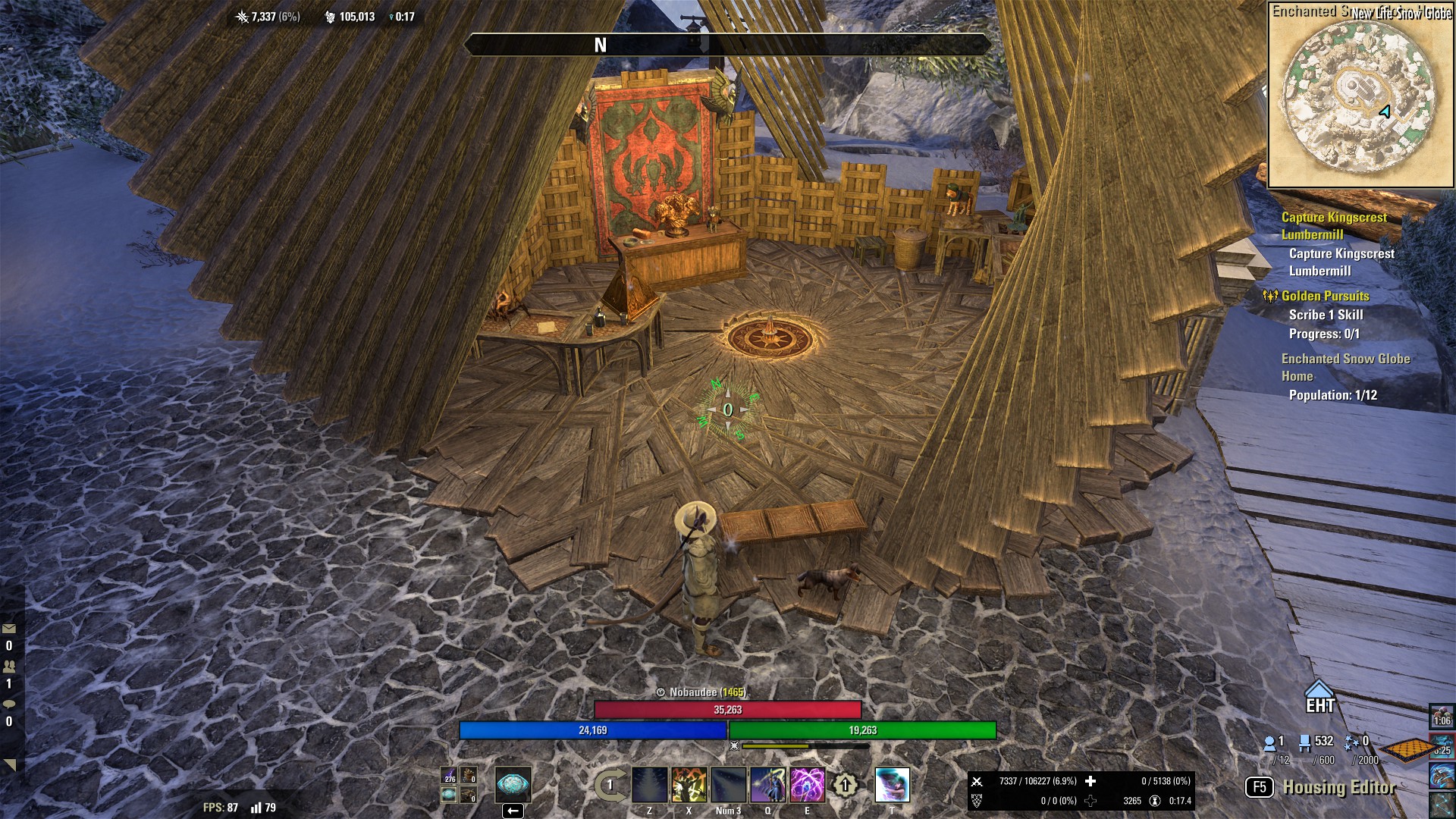Image resolution: width=1456 pixels, height=819 pixels.
Task: Click the food buff icon with timer
Action: [1442, 716]
